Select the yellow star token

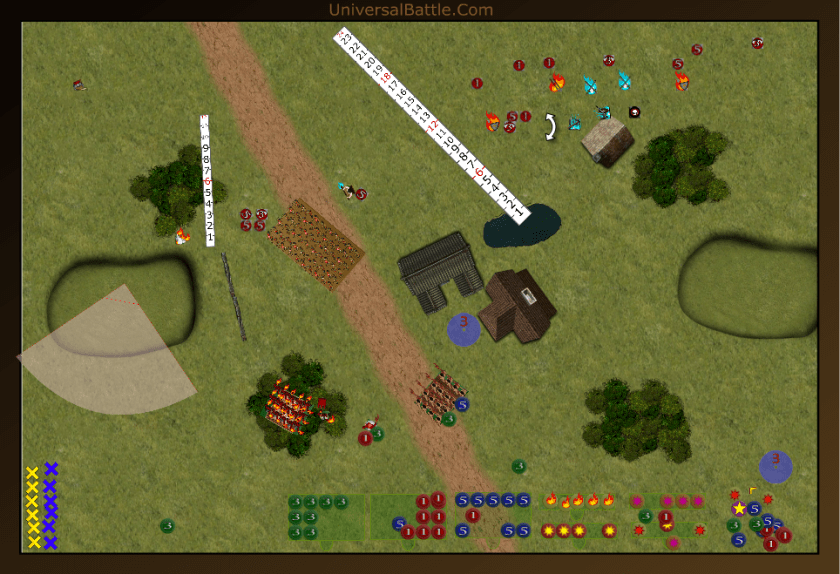(739, 508)
